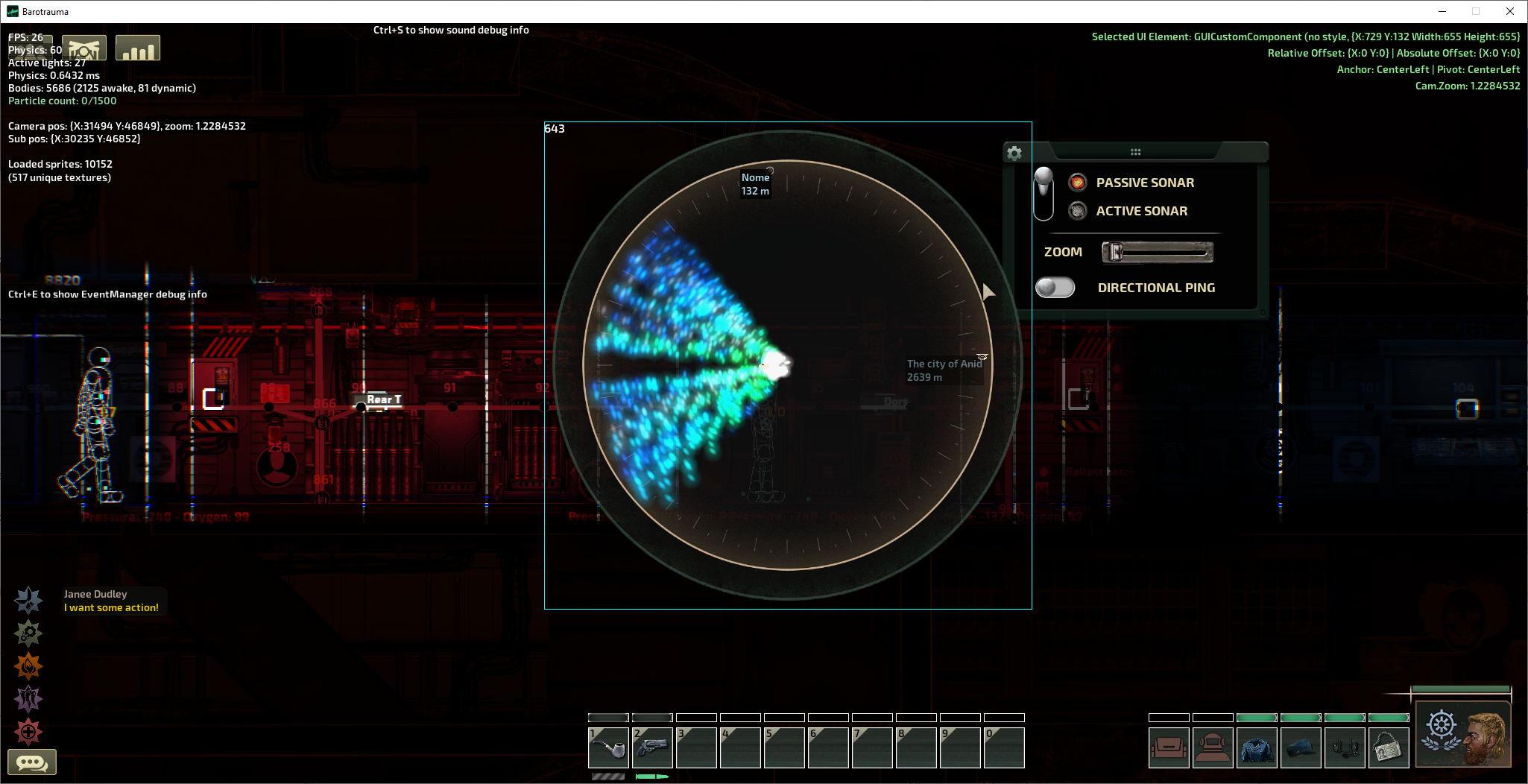This screenshot has width=1528, height=784.
Task: Click the red crosshair order icon on left
Action: tap(28, 732)
